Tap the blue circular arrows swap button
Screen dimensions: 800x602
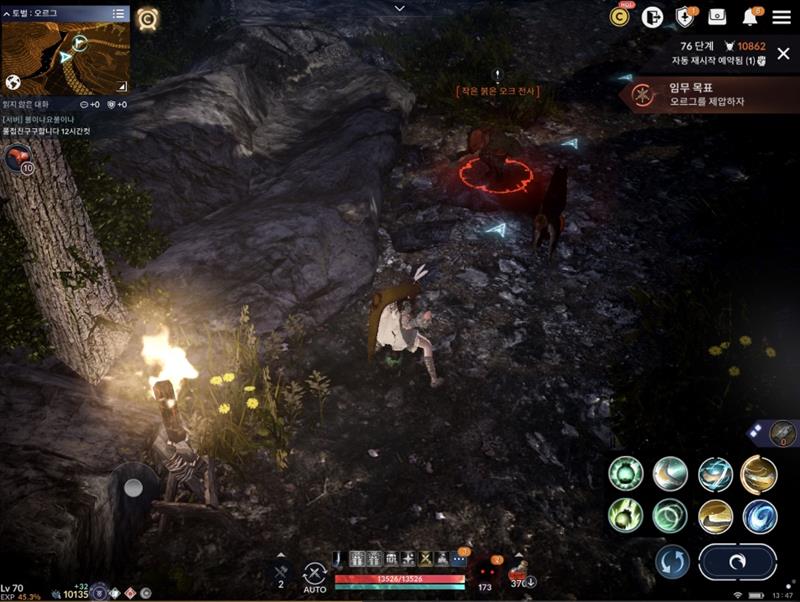click(x=672, y=561)
